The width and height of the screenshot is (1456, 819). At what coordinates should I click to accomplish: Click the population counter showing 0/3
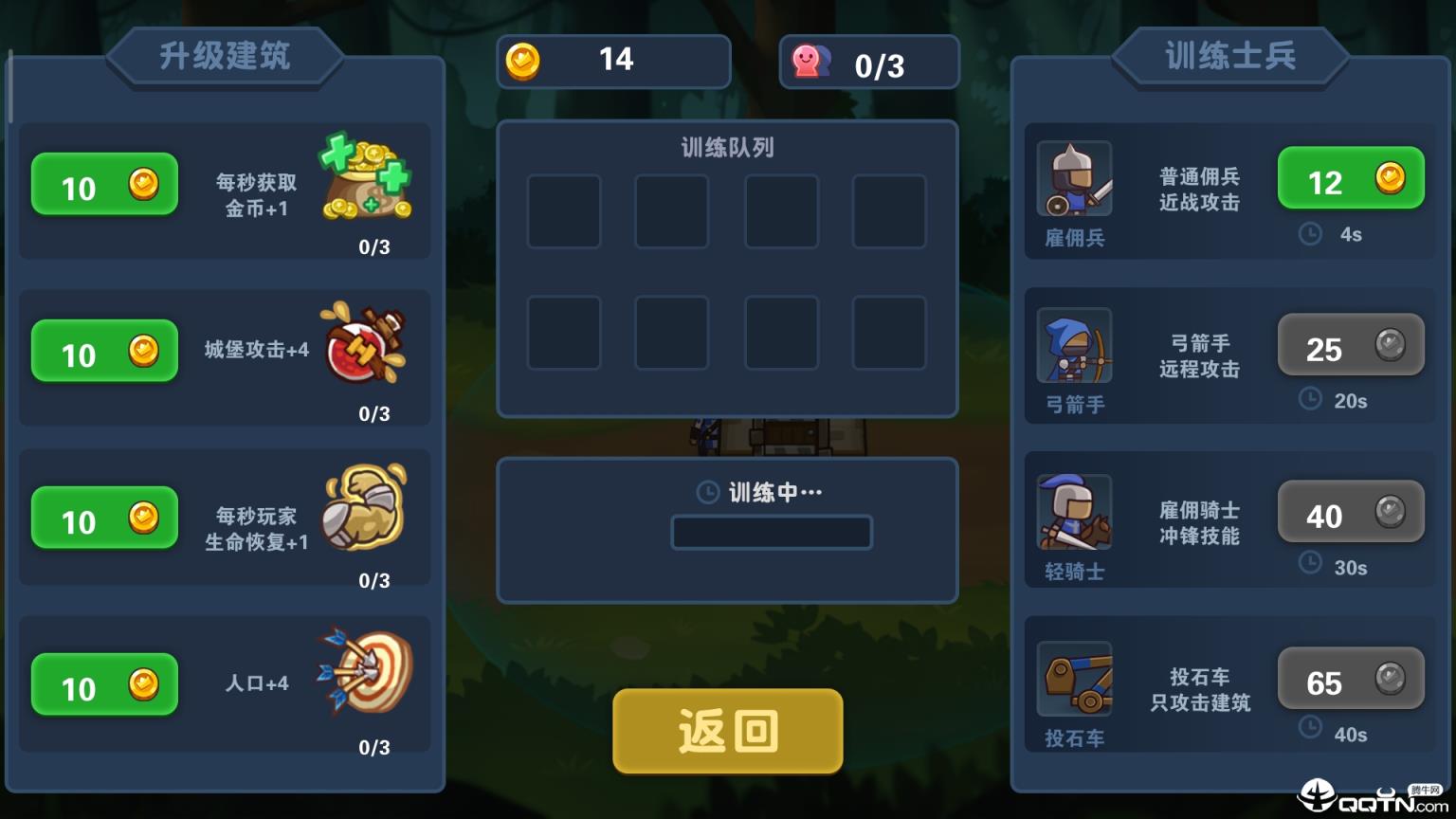(868, 61)
